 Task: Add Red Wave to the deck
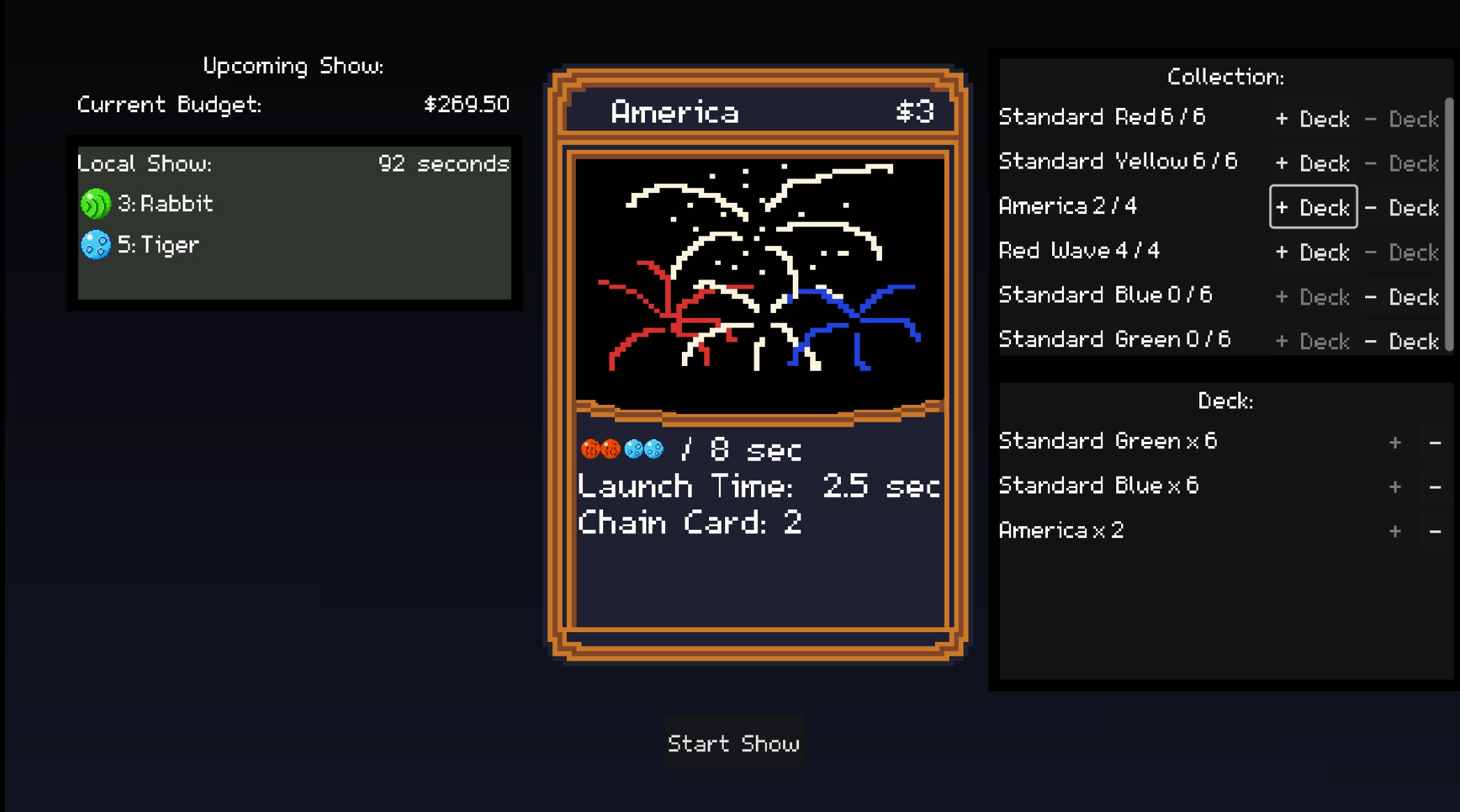point(1313,252)
